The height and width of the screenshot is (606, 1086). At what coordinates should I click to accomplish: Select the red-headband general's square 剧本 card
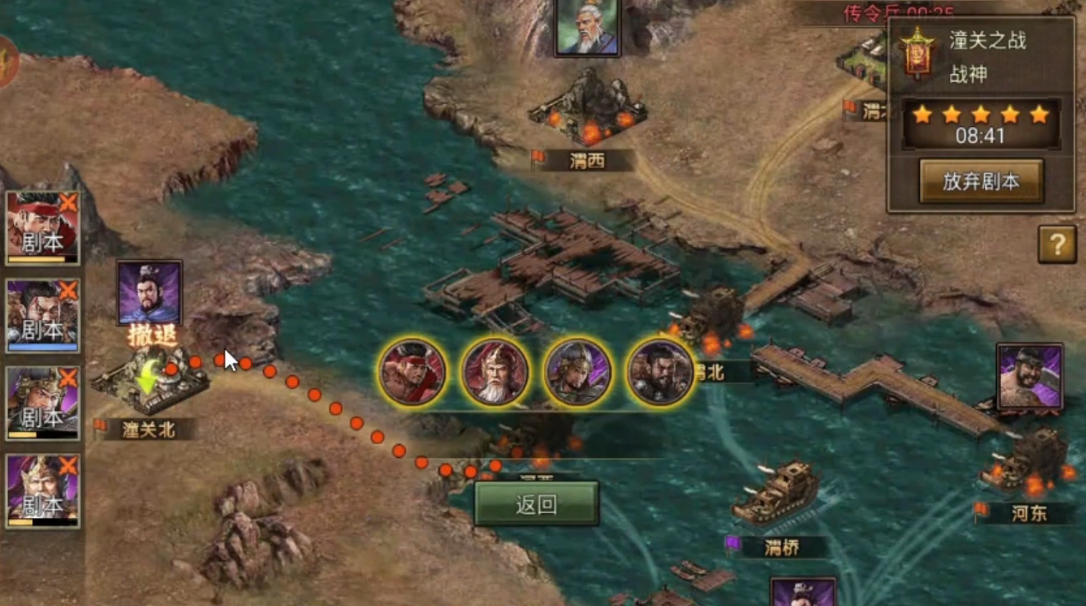[x=42, y=227]
